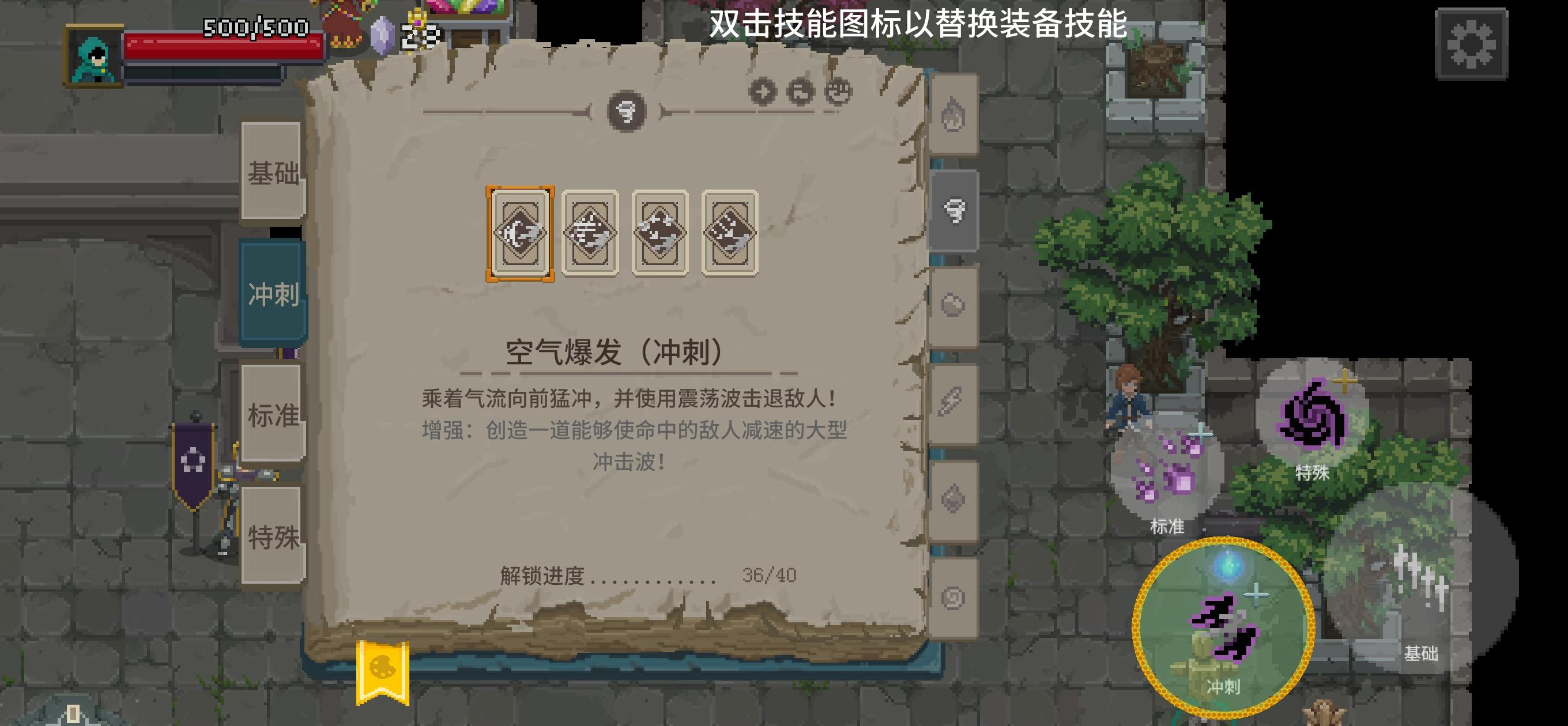Click the circular arrow icon above the cards
Screen dimensions: 1568x726
click(798, 93)
